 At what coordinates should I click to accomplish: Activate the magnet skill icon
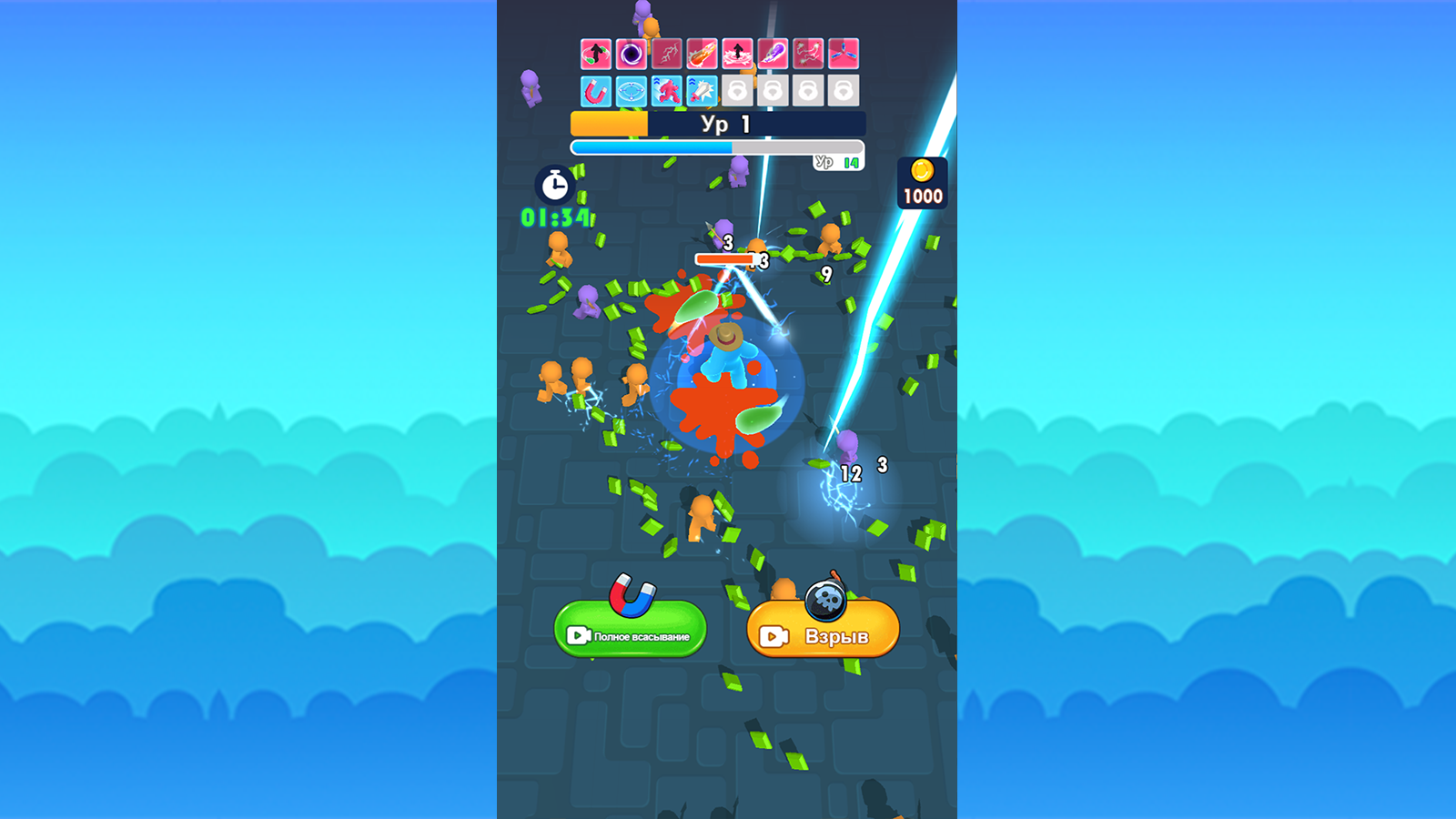[595, 89]
